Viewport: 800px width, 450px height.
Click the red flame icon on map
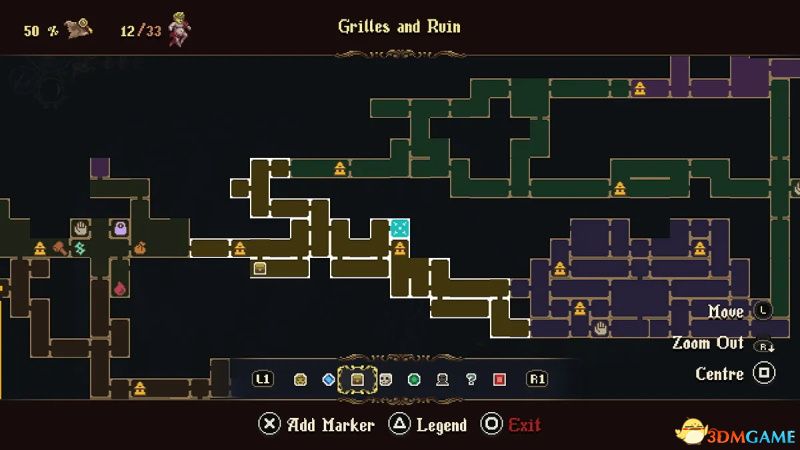(121, 288)
